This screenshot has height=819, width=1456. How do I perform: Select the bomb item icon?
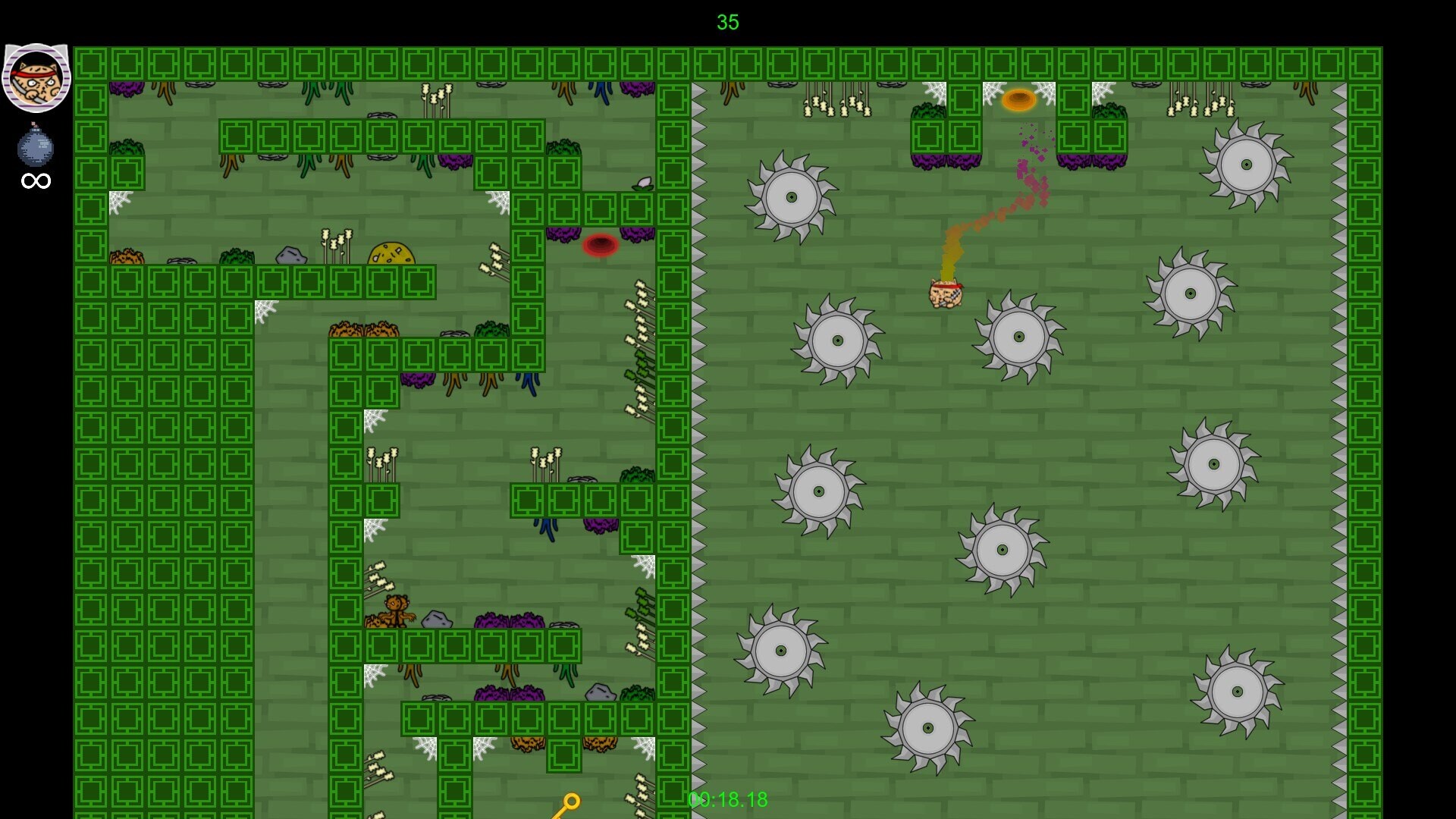[34, 144]
